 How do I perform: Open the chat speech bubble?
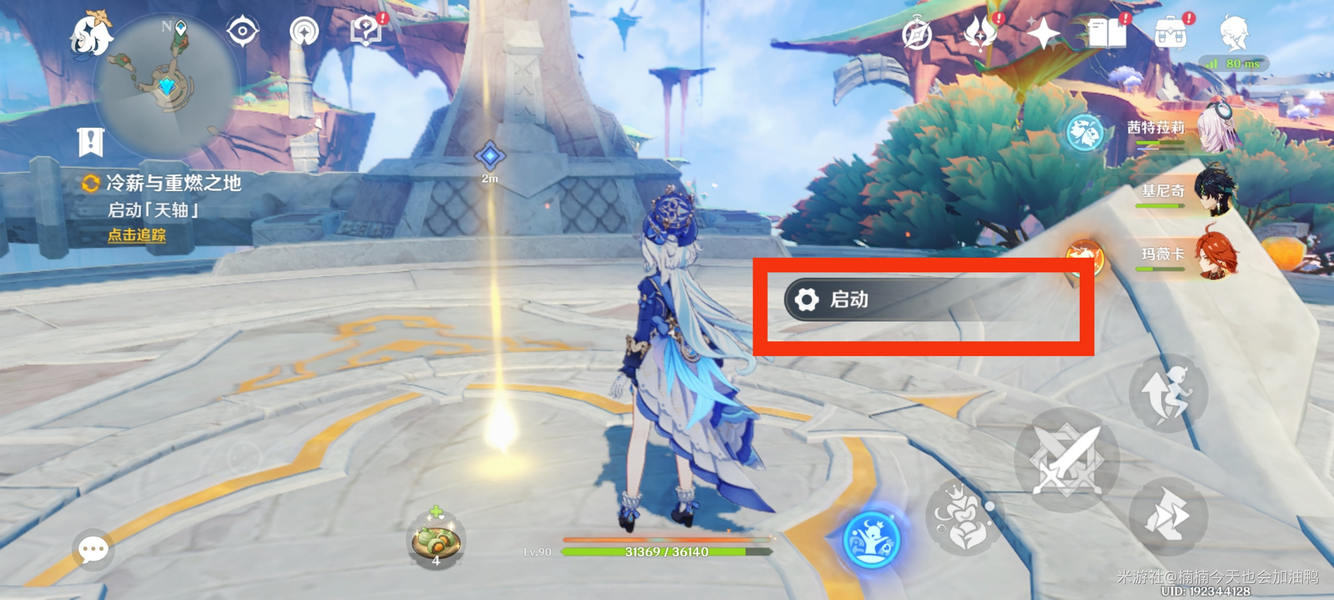[93, 548]
